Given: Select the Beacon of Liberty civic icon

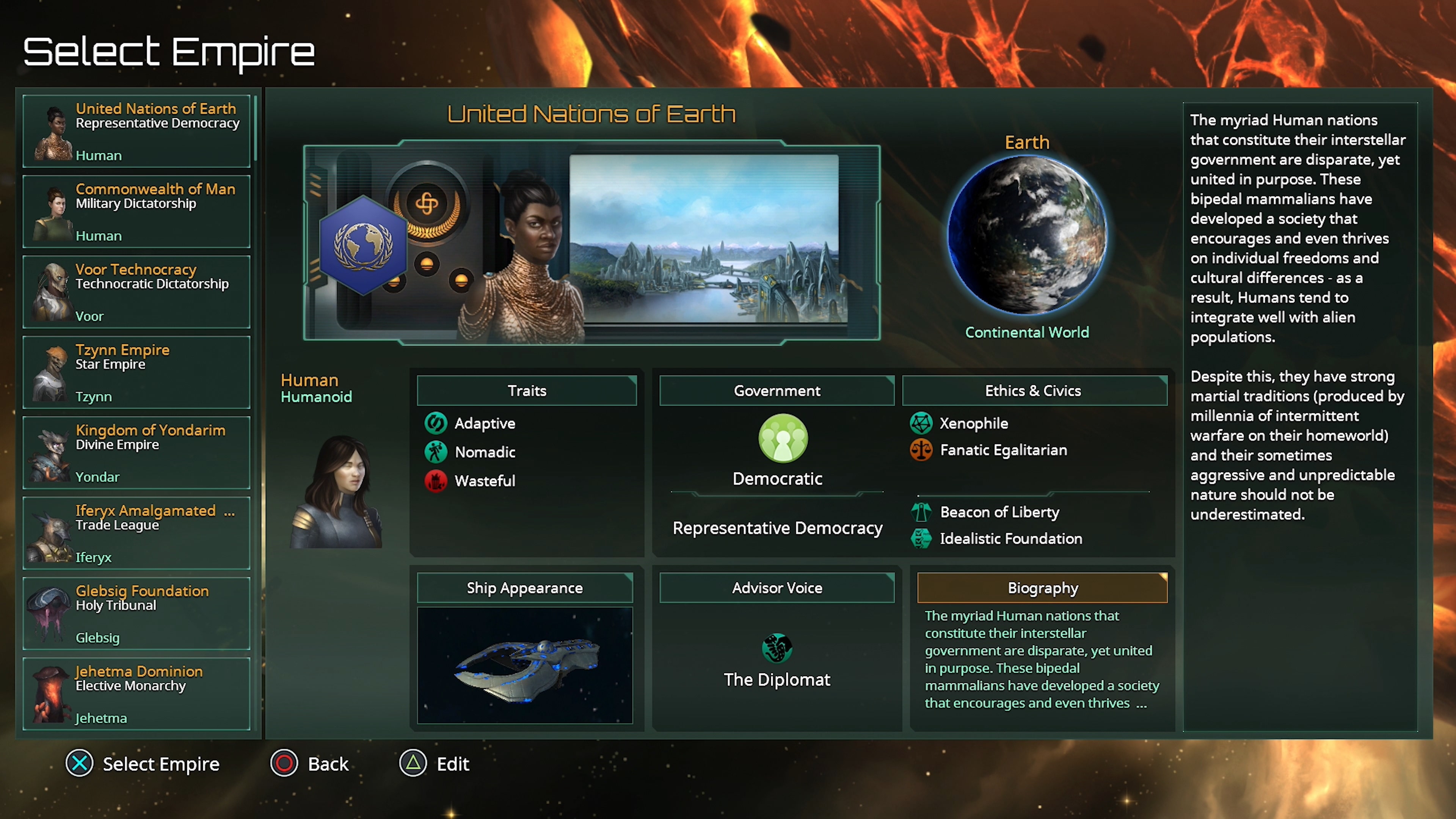Looking at the screenshot, I should pos(921,512).
